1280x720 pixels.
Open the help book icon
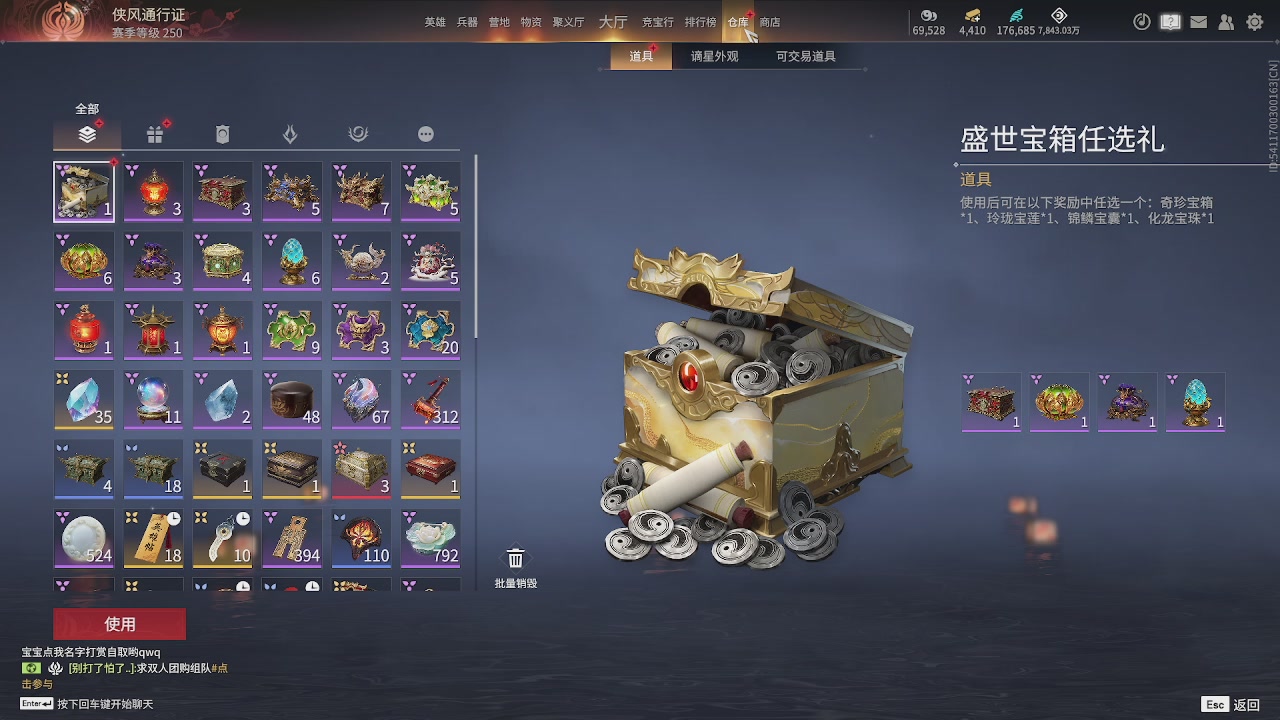coord(1170,21)
